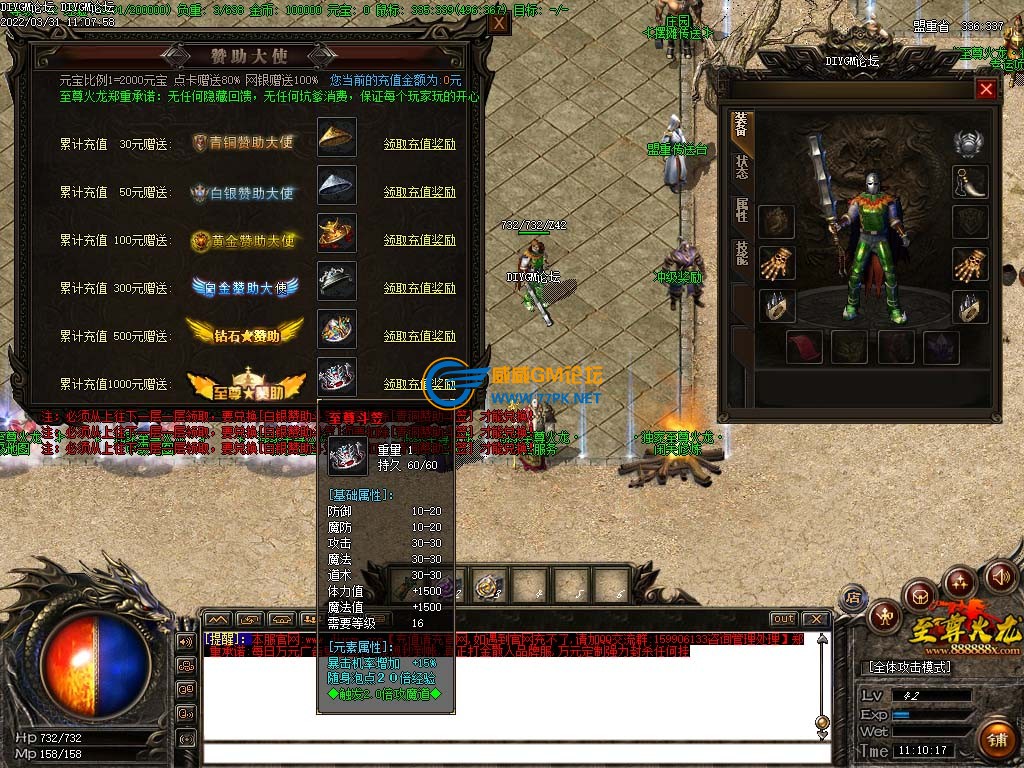Claim the 500 yuan diamond sponsor reward

(419, 336)
